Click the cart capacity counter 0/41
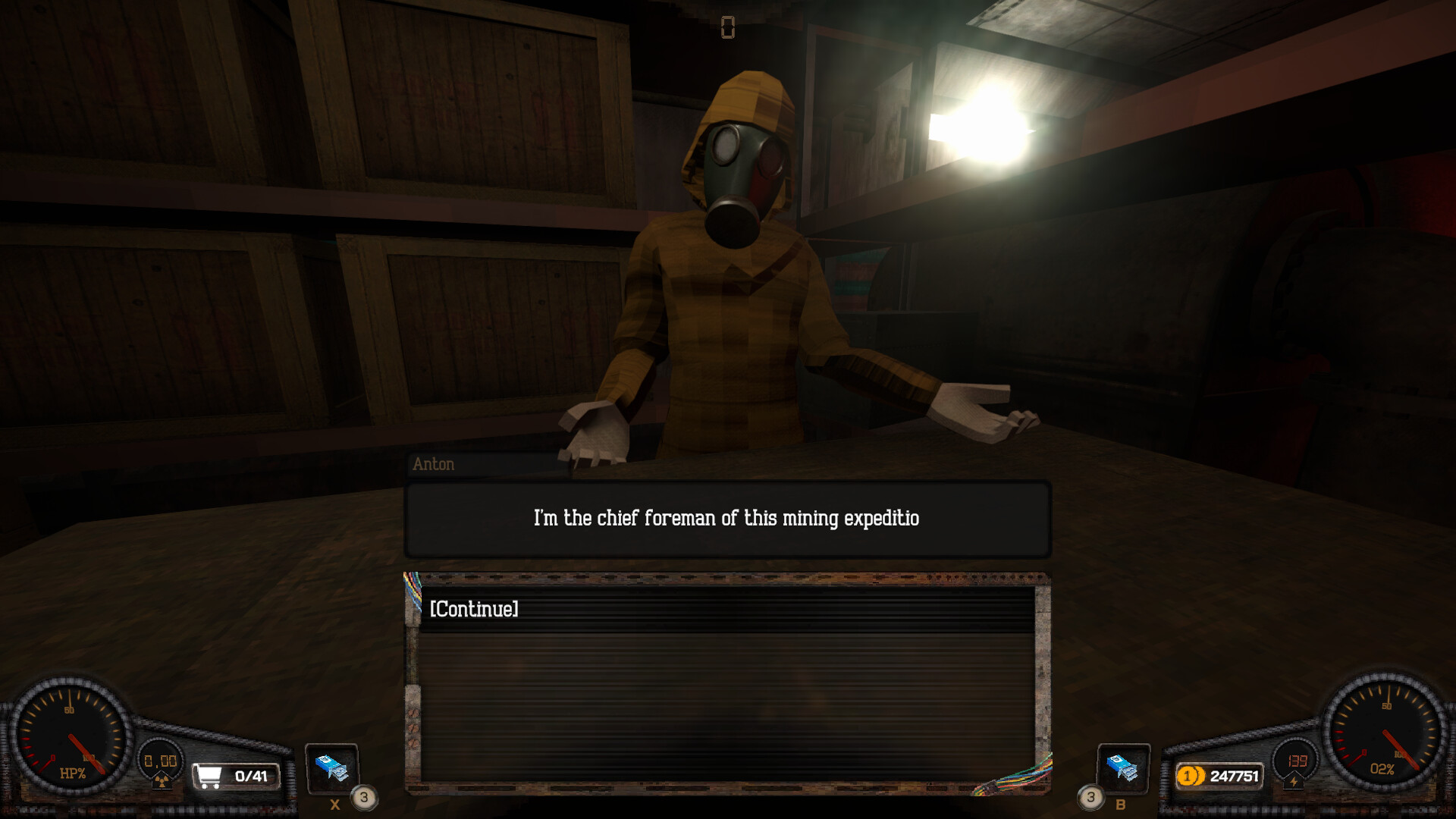 (250, 774)
